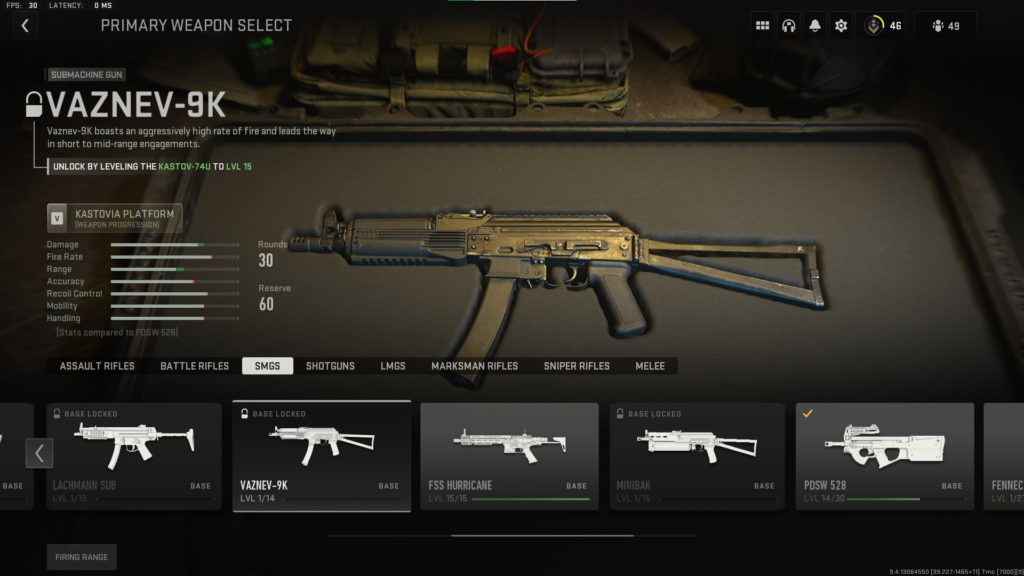This screenshot has height=576, width=1024.
Task: Switch to the Shotguns tab
Action: click(330, 366)
